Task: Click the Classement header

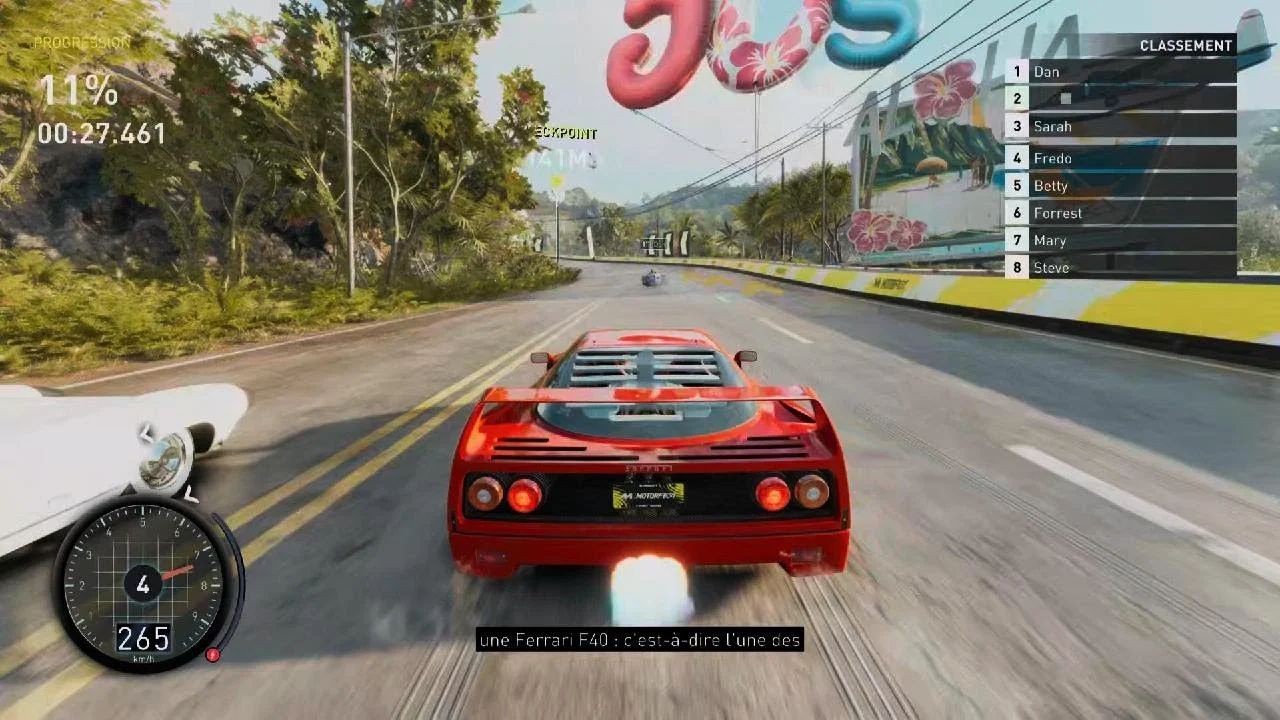Action: 1185,46
